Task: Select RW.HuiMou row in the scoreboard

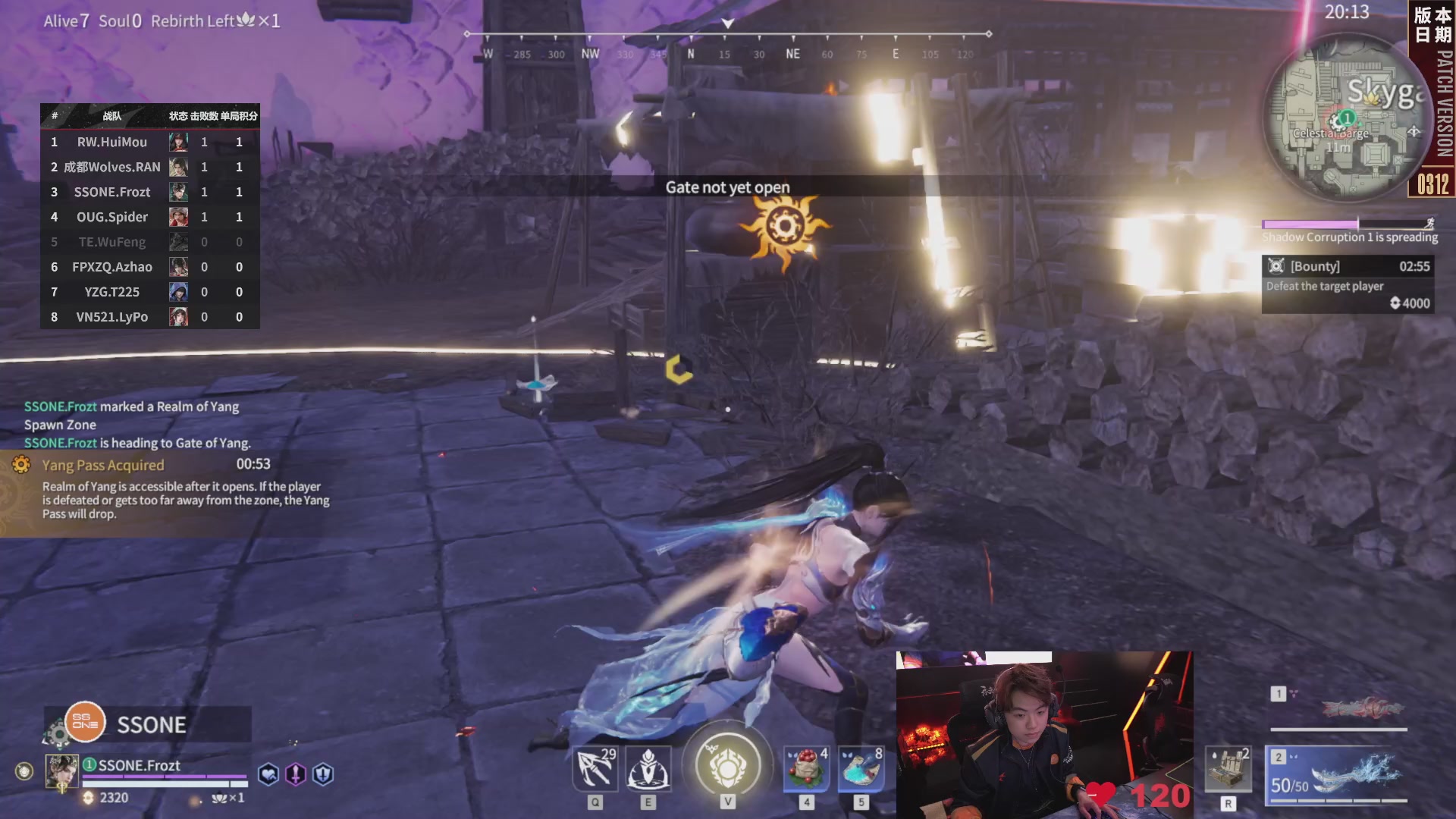Action: (x=149, y=142)
